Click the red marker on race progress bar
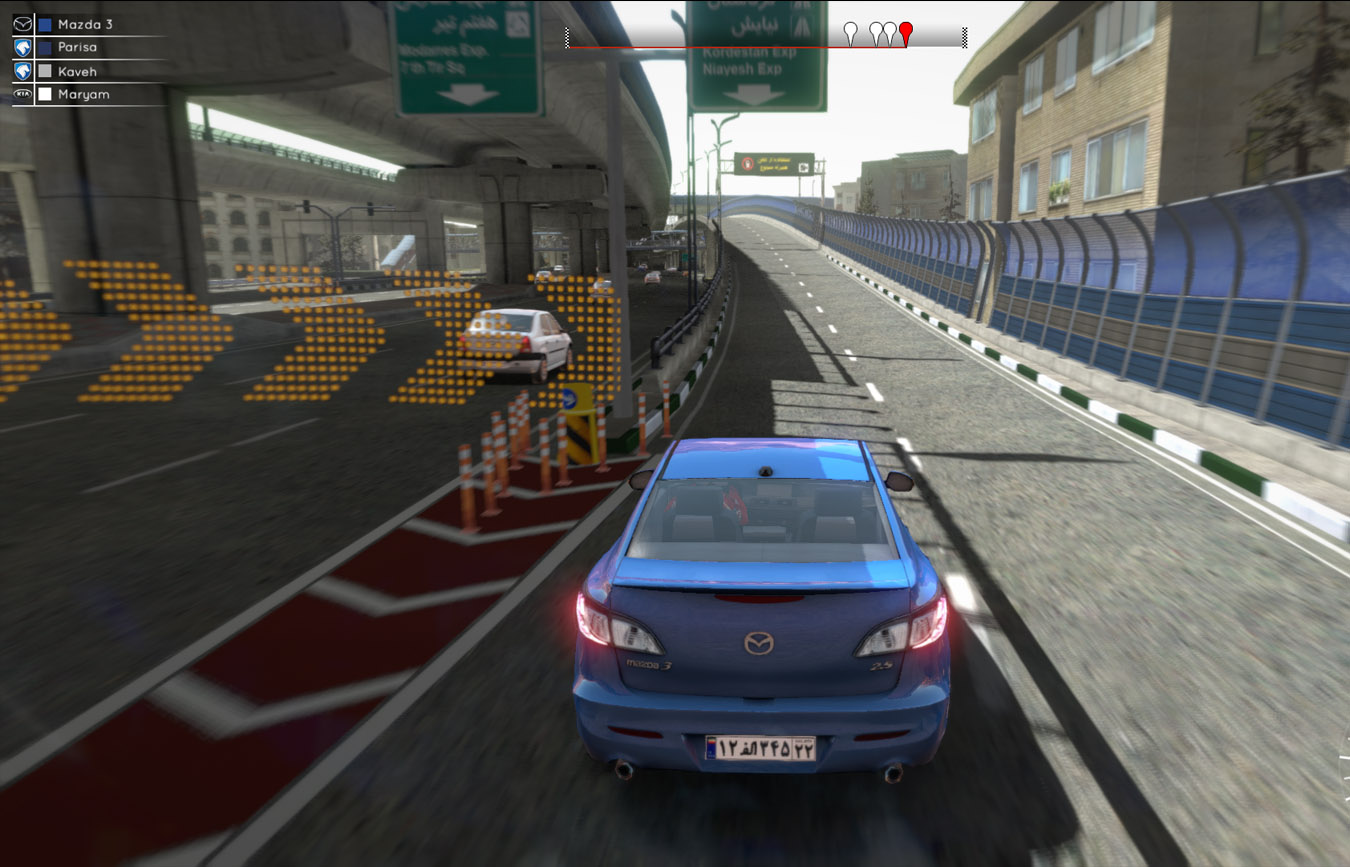The width and height of the screenshot is (1350, 867). 906,32
